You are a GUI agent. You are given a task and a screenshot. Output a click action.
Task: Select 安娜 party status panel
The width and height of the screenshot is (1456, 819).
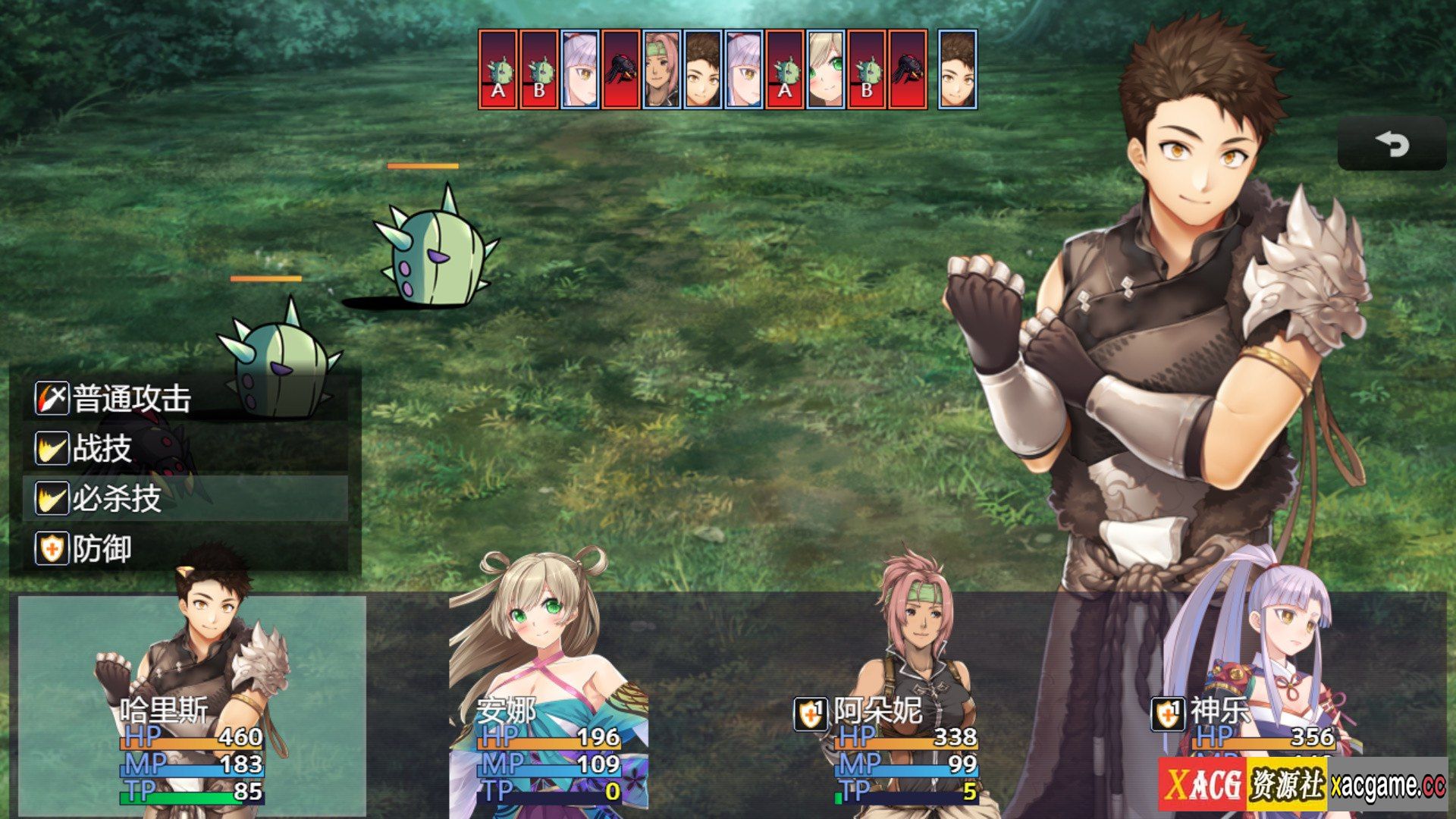(550, 705)
